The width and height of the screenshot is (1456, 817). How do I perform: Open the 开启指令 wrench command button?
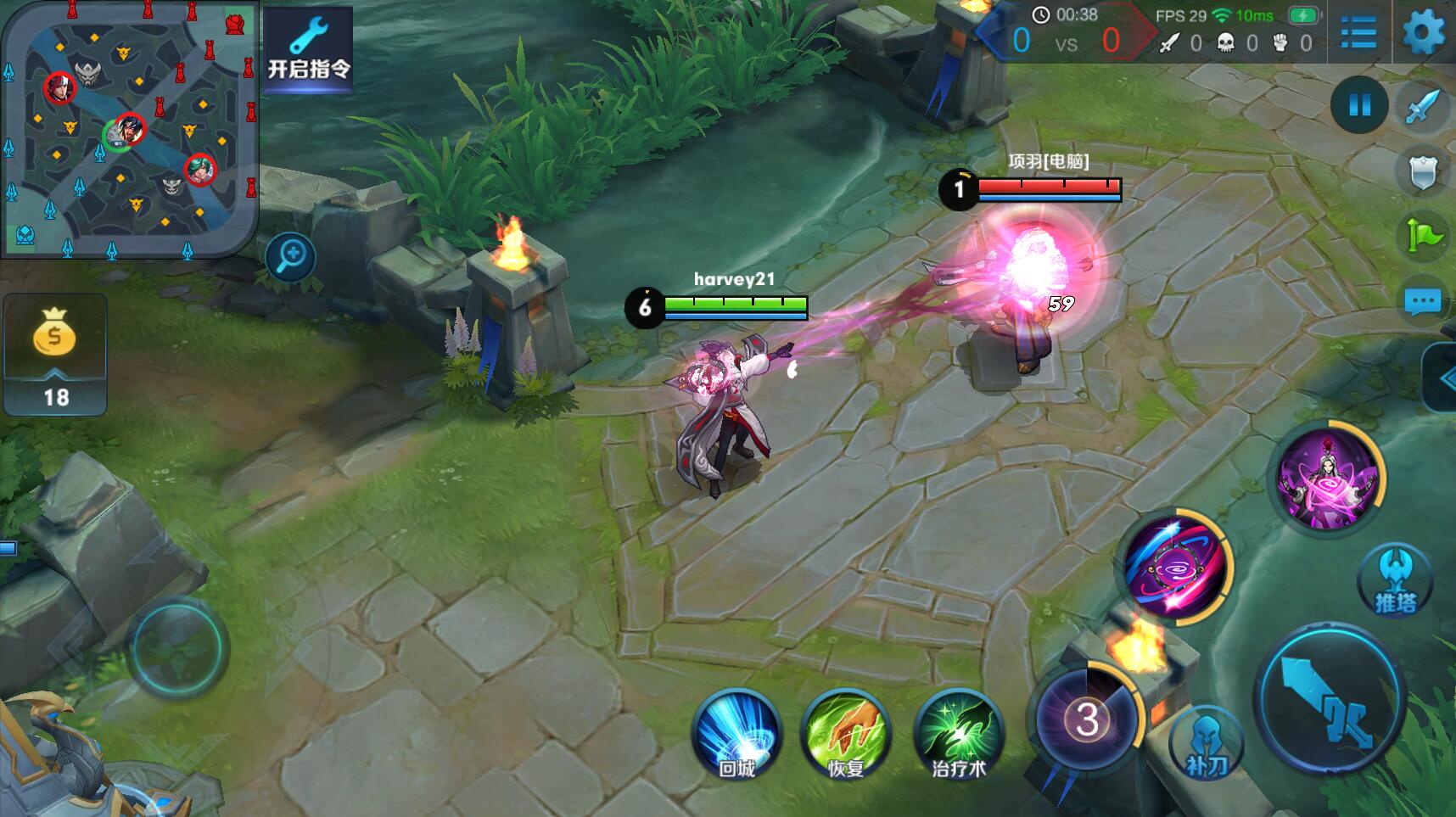click(308, 49)
